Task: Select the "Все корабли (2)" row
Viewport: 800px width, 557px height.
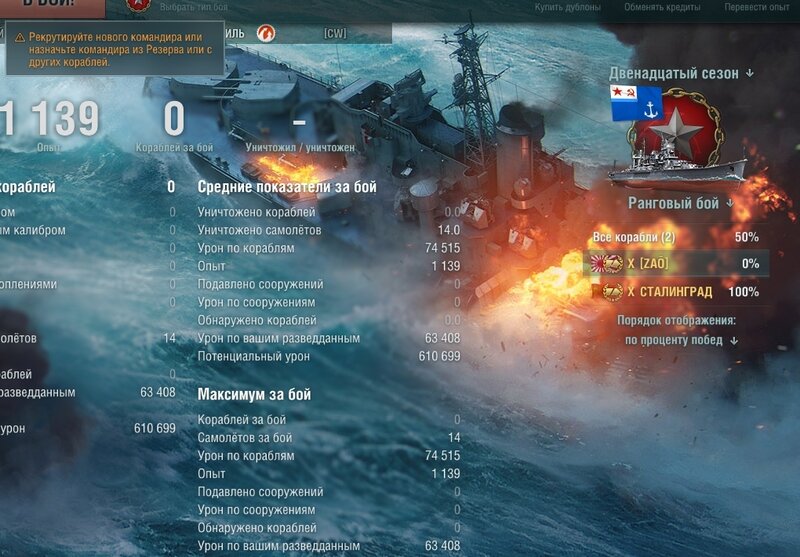Action: point(676,237)
